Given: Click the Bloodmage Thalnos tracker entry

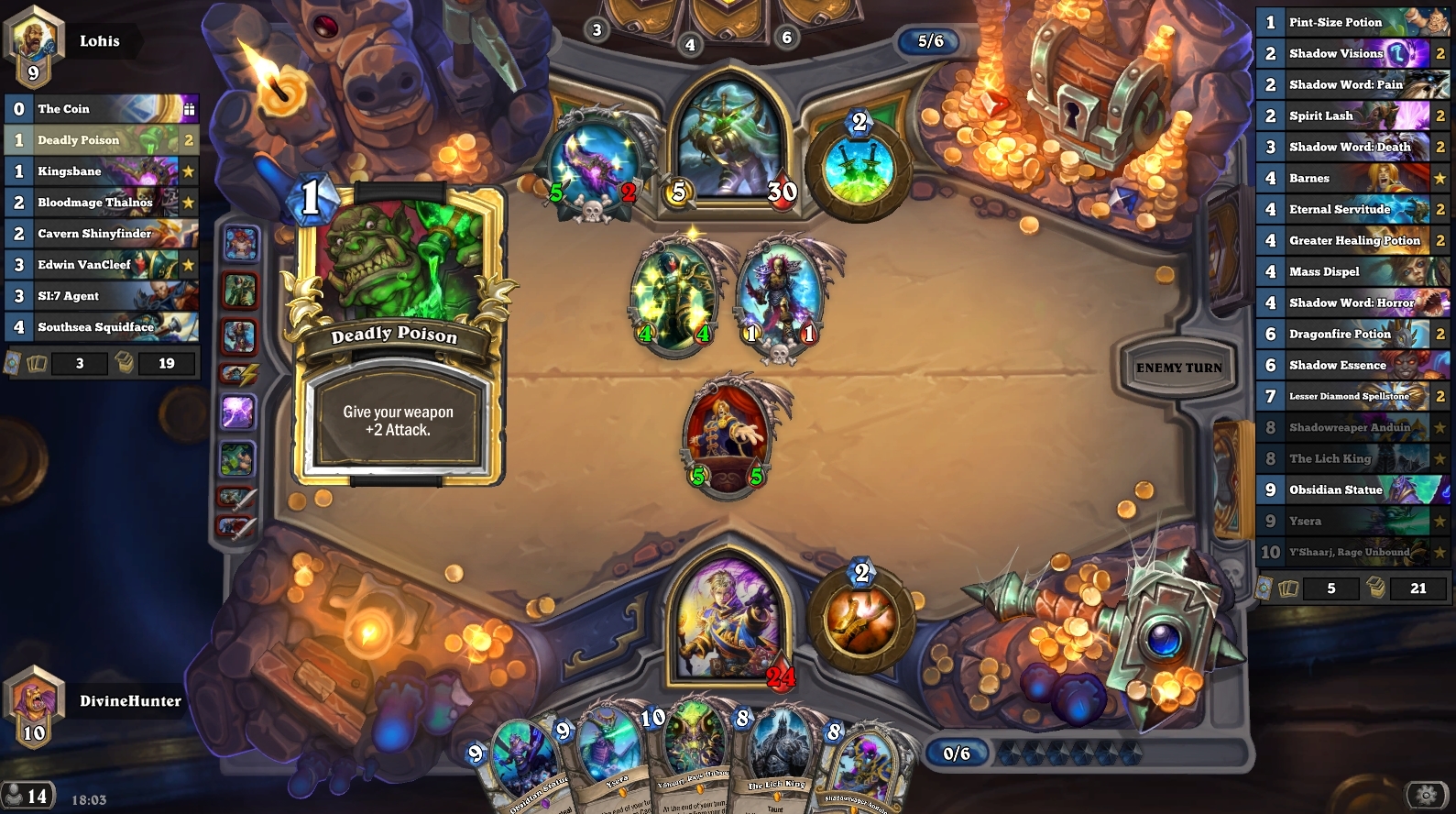Looking at the screenshot, I should pyautogui.click(x=101, y=202).
